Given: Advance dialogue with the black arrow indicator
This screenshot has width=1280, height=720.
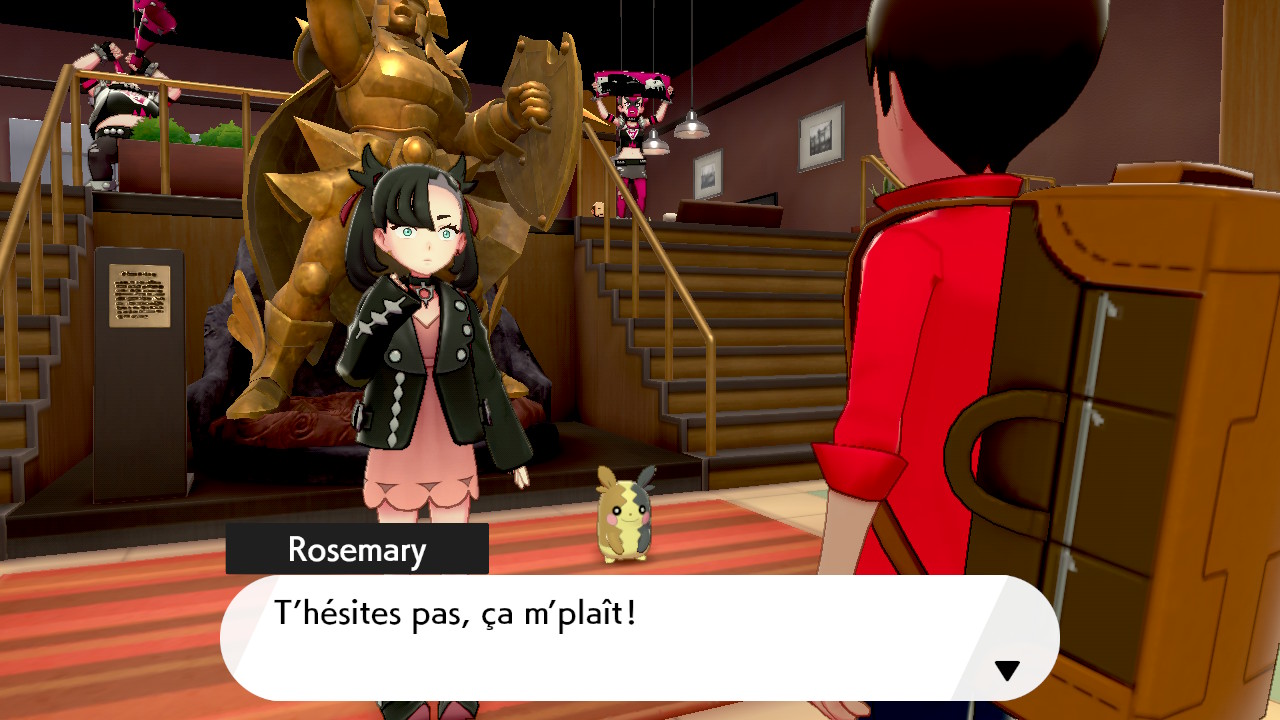Looking at the screenshot, I should (1007, 670).
